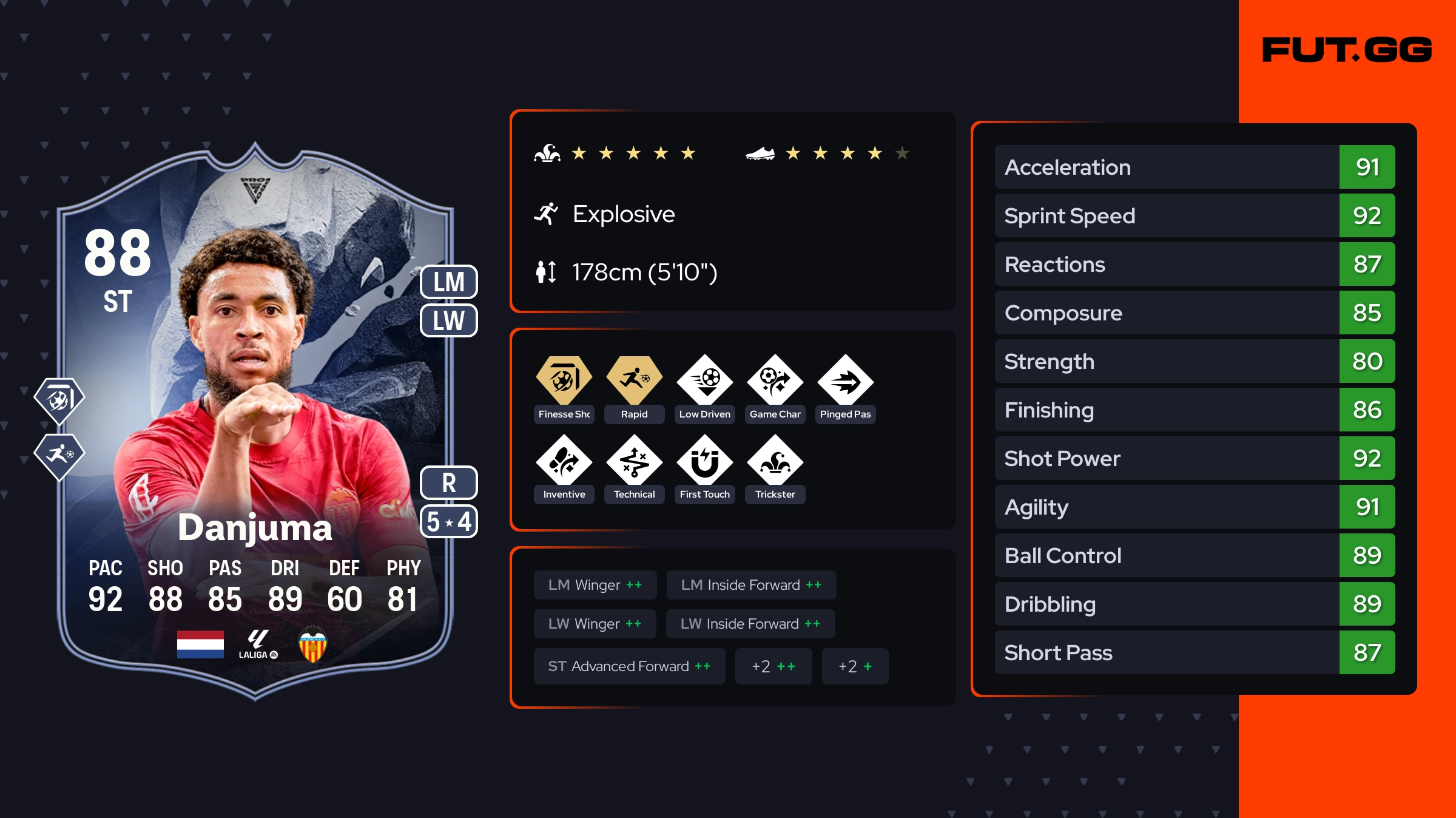Select the Sprint Speed stat row
This screenshot has width=1456, height=818.
[1194, 216]
